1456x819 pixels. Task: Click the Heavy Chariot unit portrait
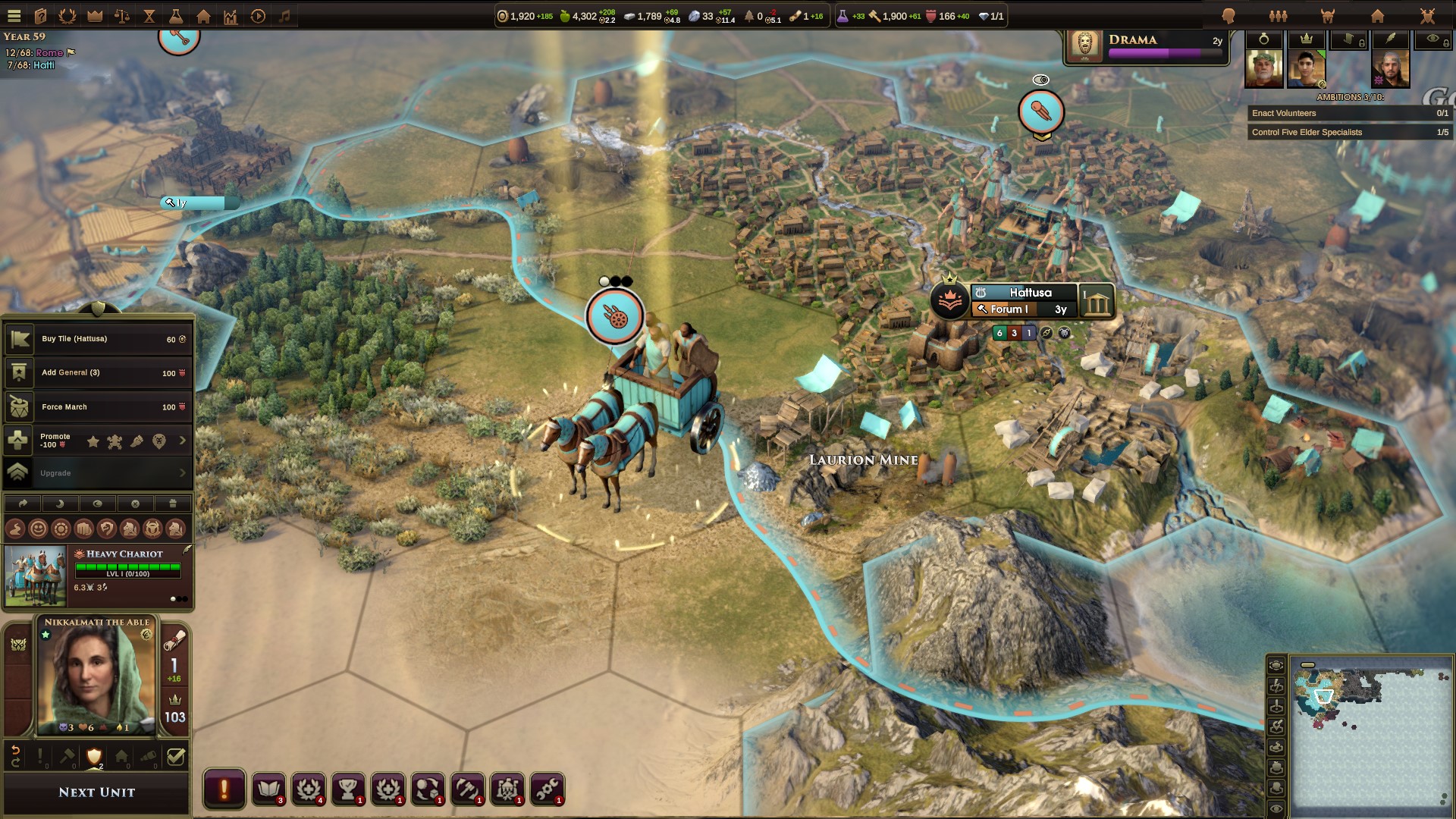35,576
